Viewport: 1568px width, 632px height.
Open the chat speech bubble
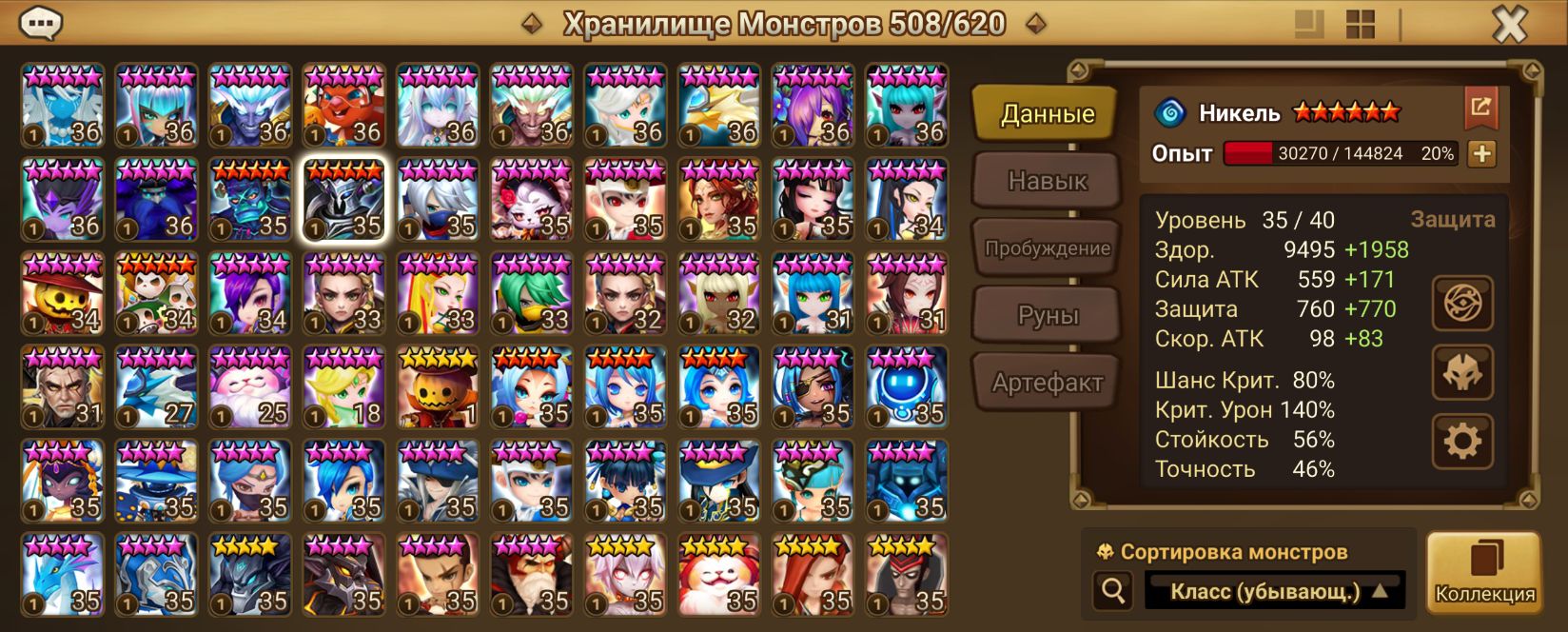[41, 23]
